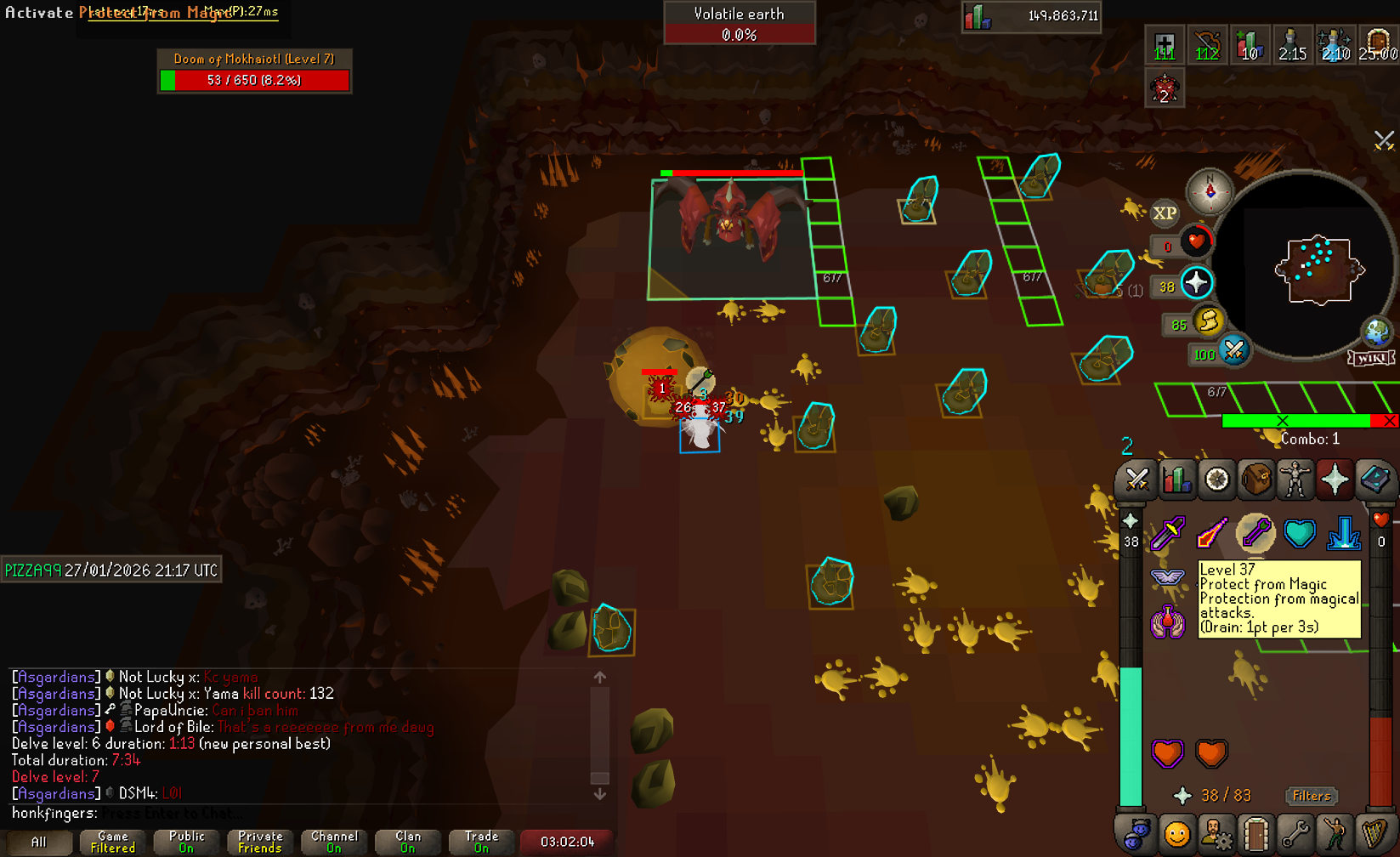Open the Inventory backpack tab
The width and height of the screenshot is (1400, 857).
click(x=1255, y=480)
